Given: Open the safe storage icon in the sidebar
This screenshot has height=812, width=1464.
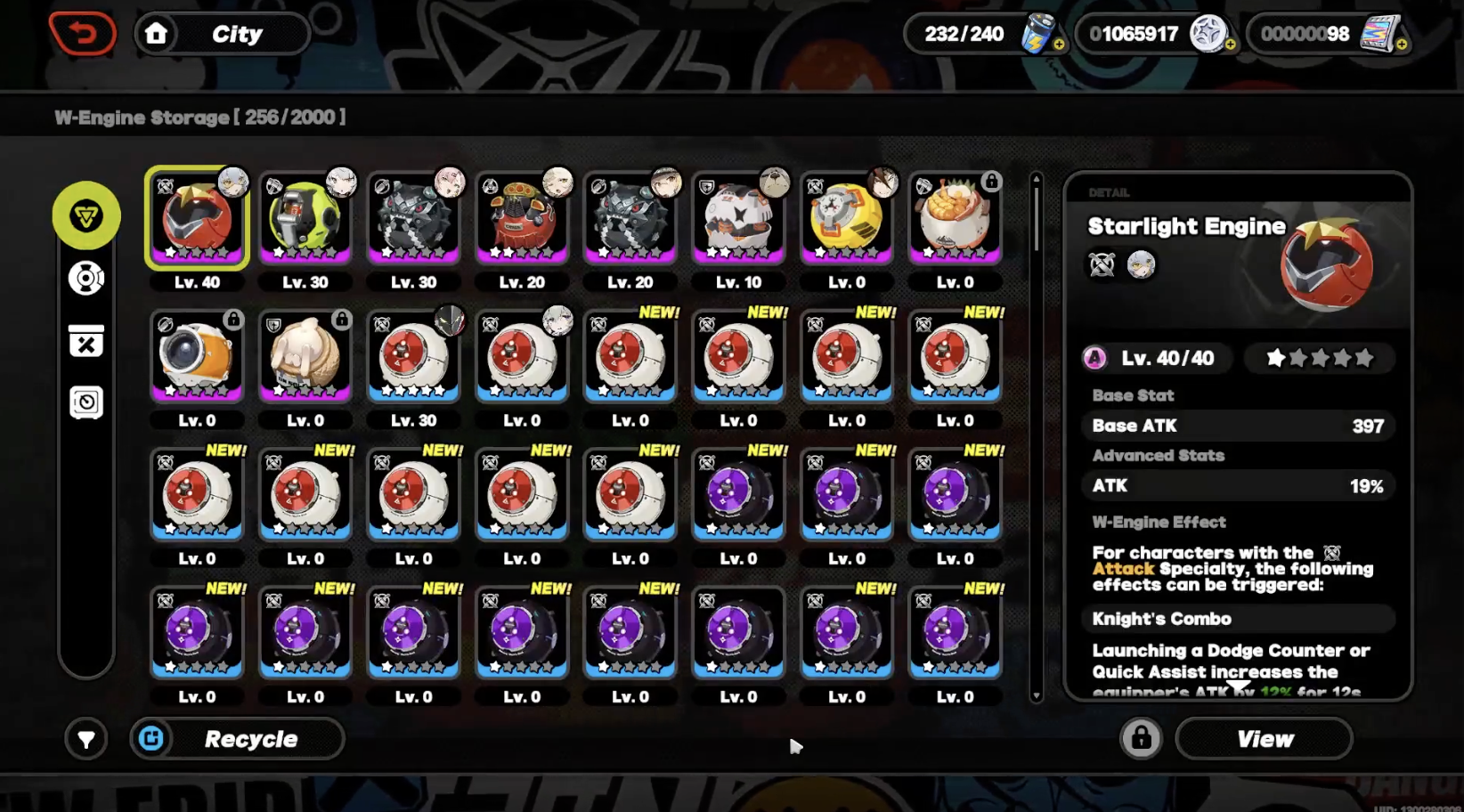Looking at the screenshot, I should [85, 402].
